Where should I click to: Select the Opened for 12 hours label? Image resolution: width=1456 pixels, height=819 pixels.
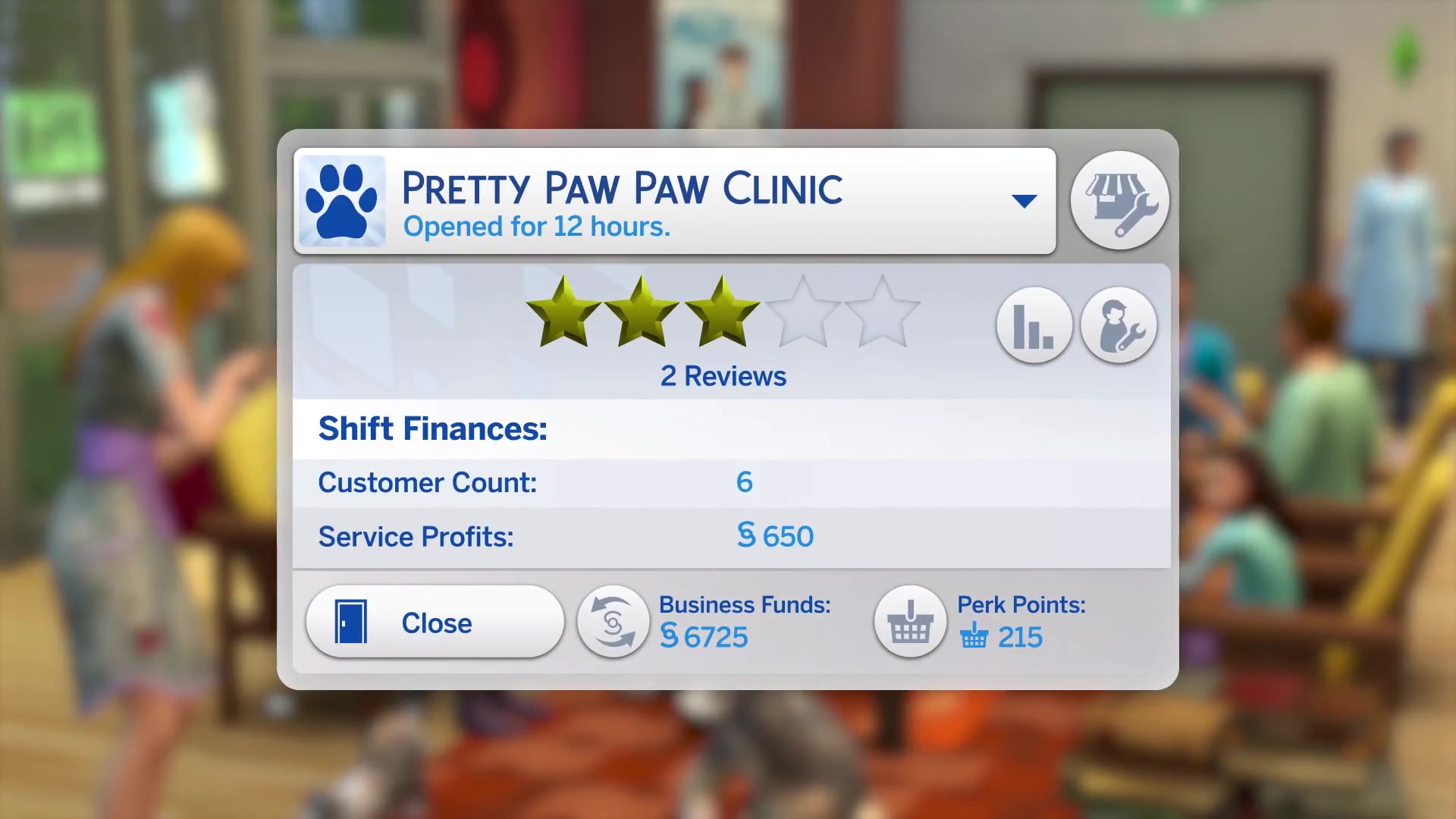click(x=536, y=226)
